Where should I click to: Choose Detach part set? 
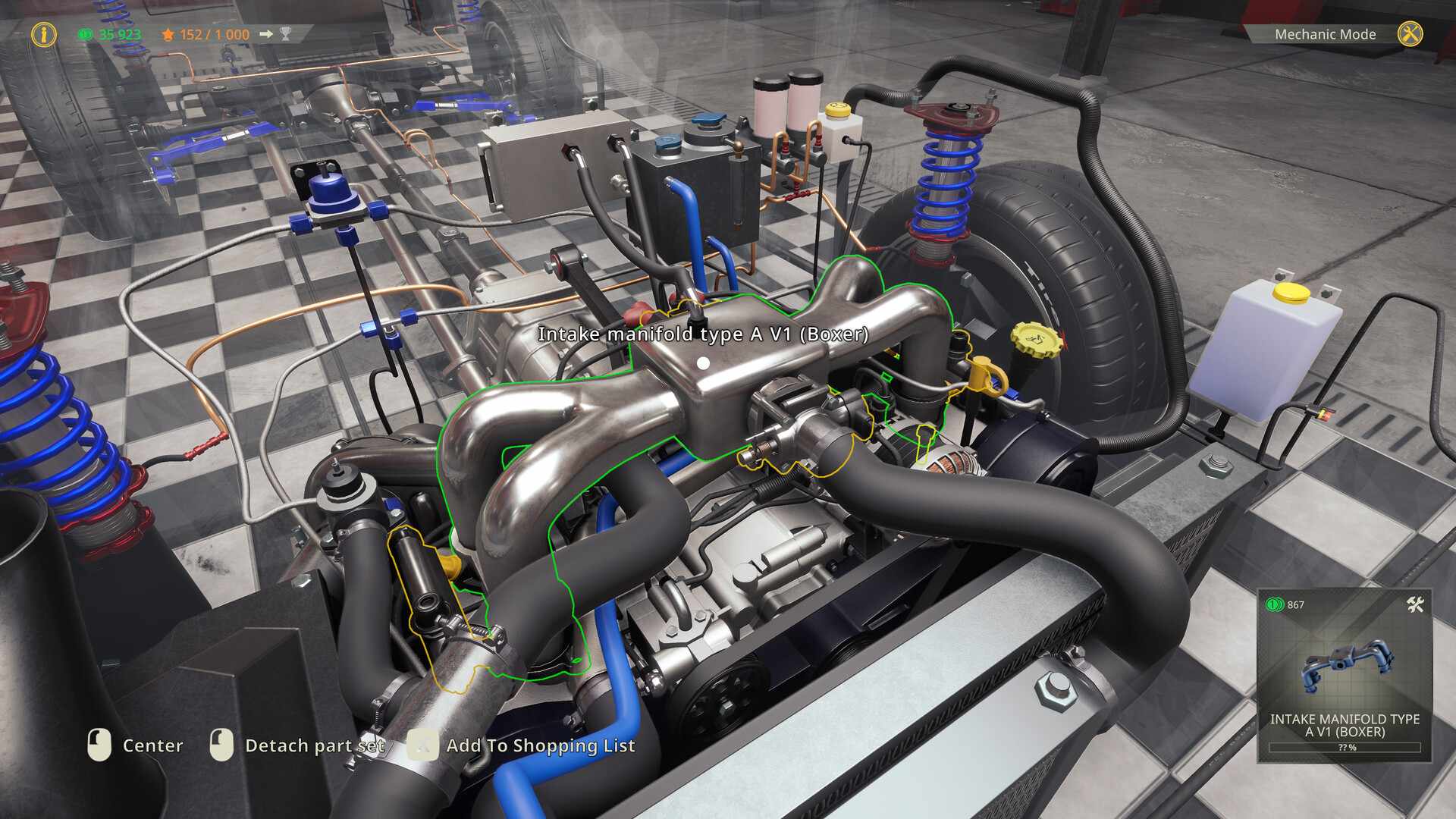click(x=315, y=745)
